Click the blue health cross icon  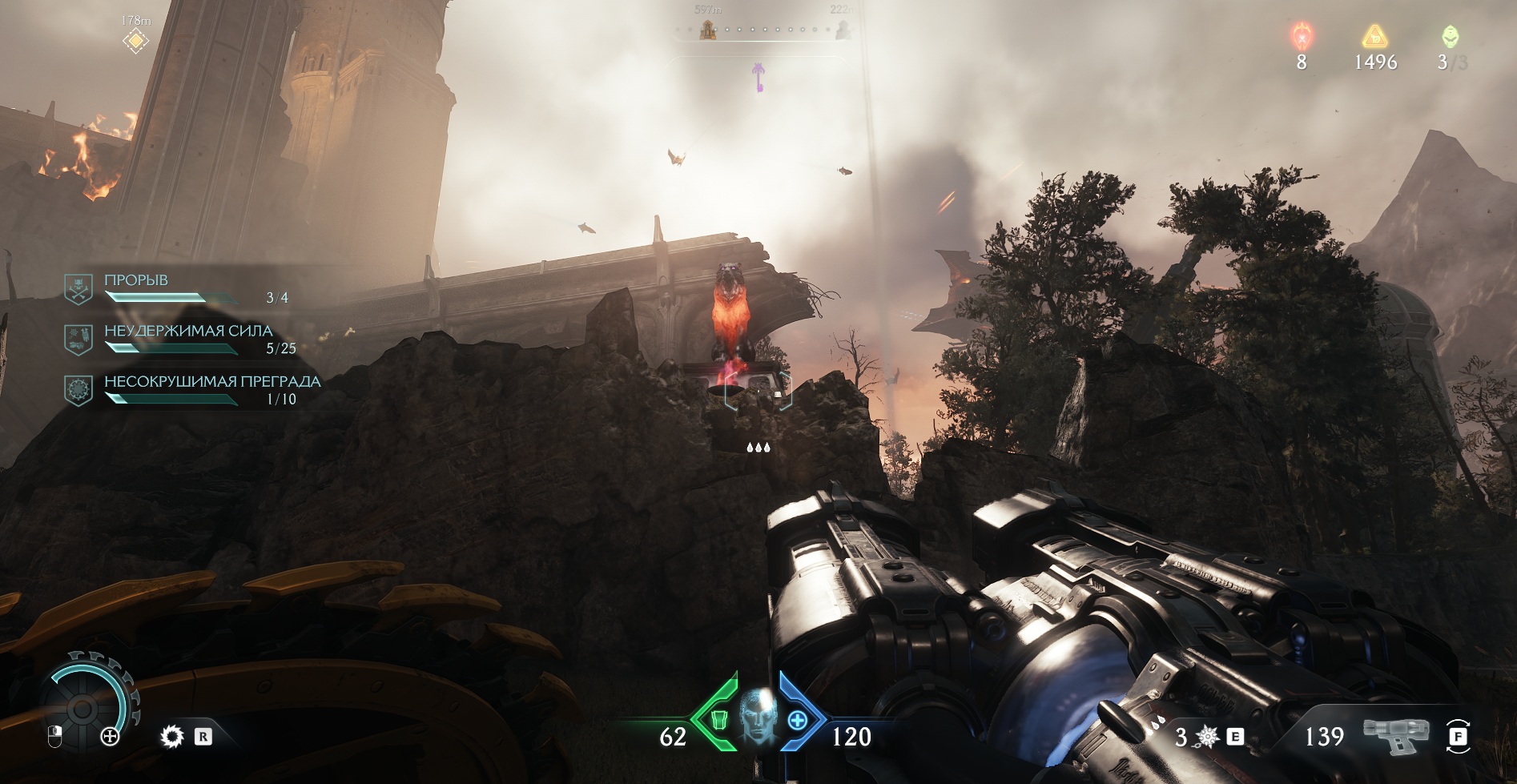[x=797, y=720]
